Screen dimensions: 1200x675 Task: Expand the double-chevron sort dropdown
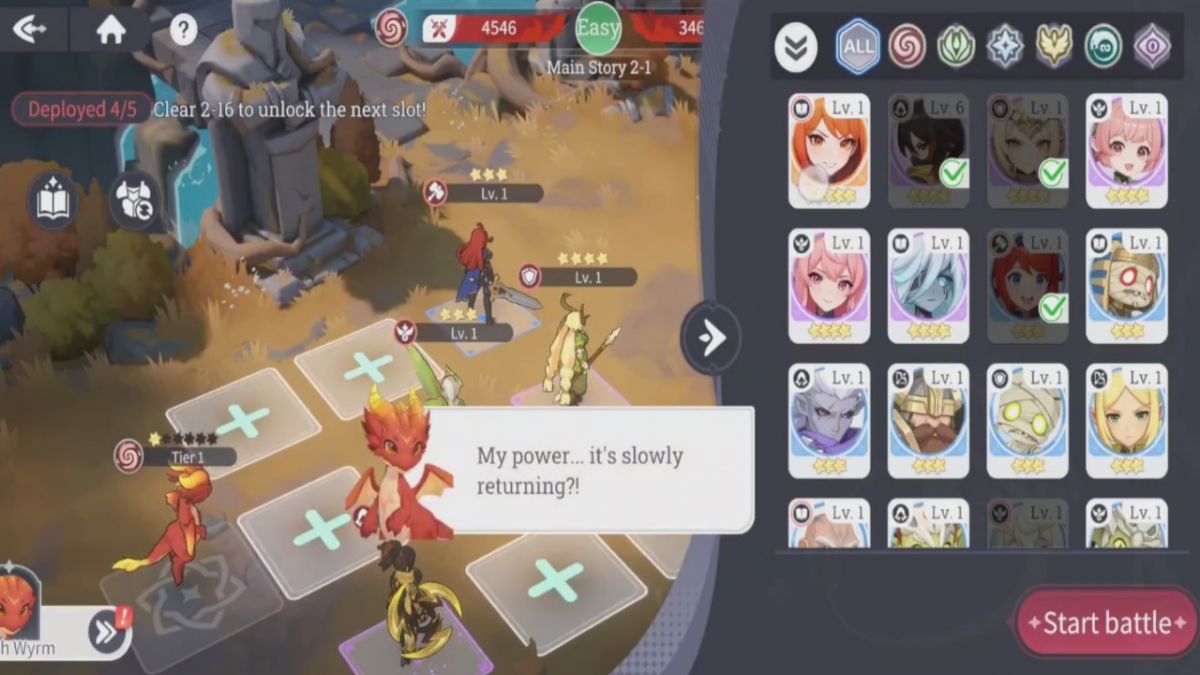point(796,47)
